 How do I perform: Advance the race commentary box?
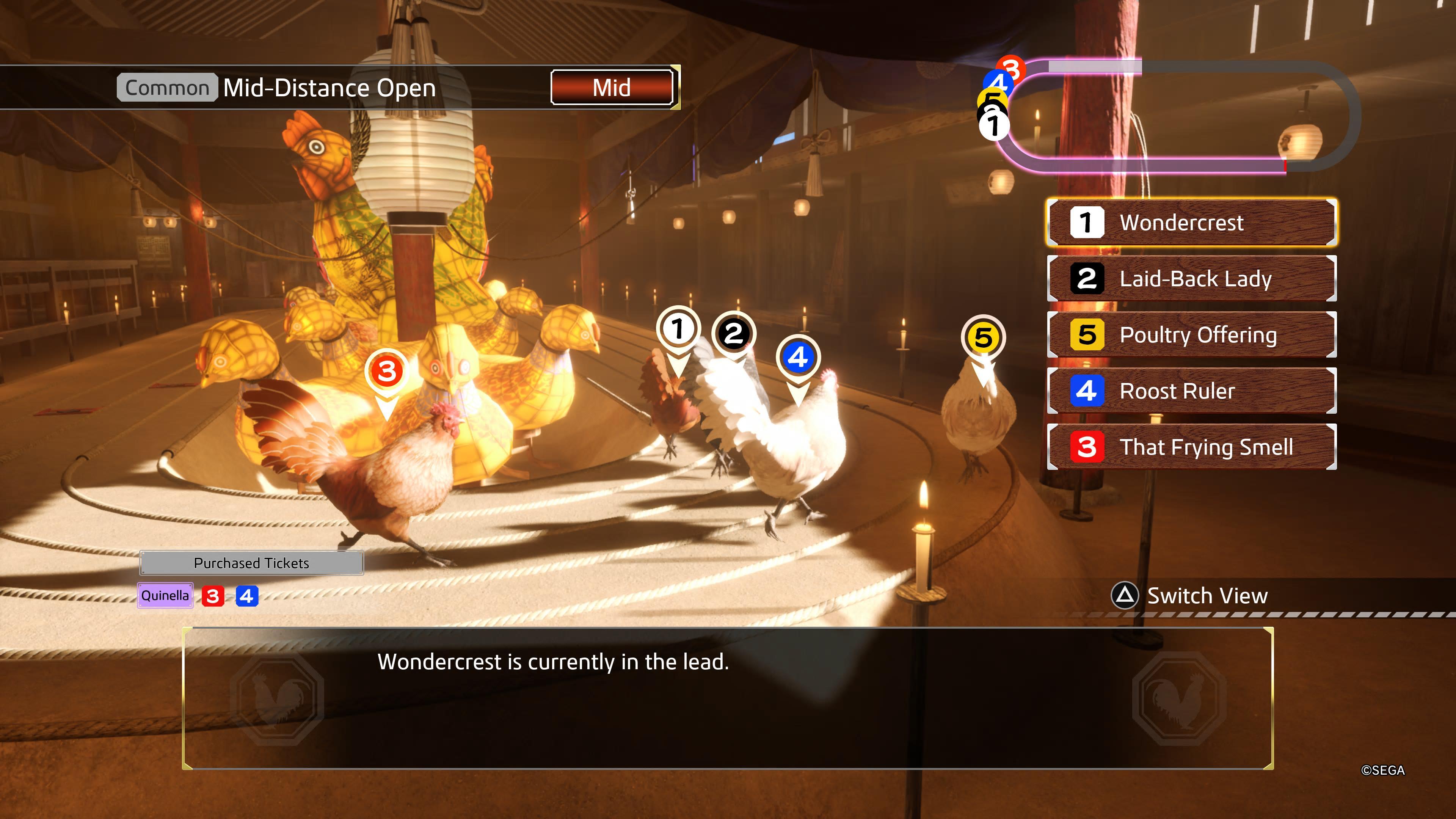click(x=728, y=698)
